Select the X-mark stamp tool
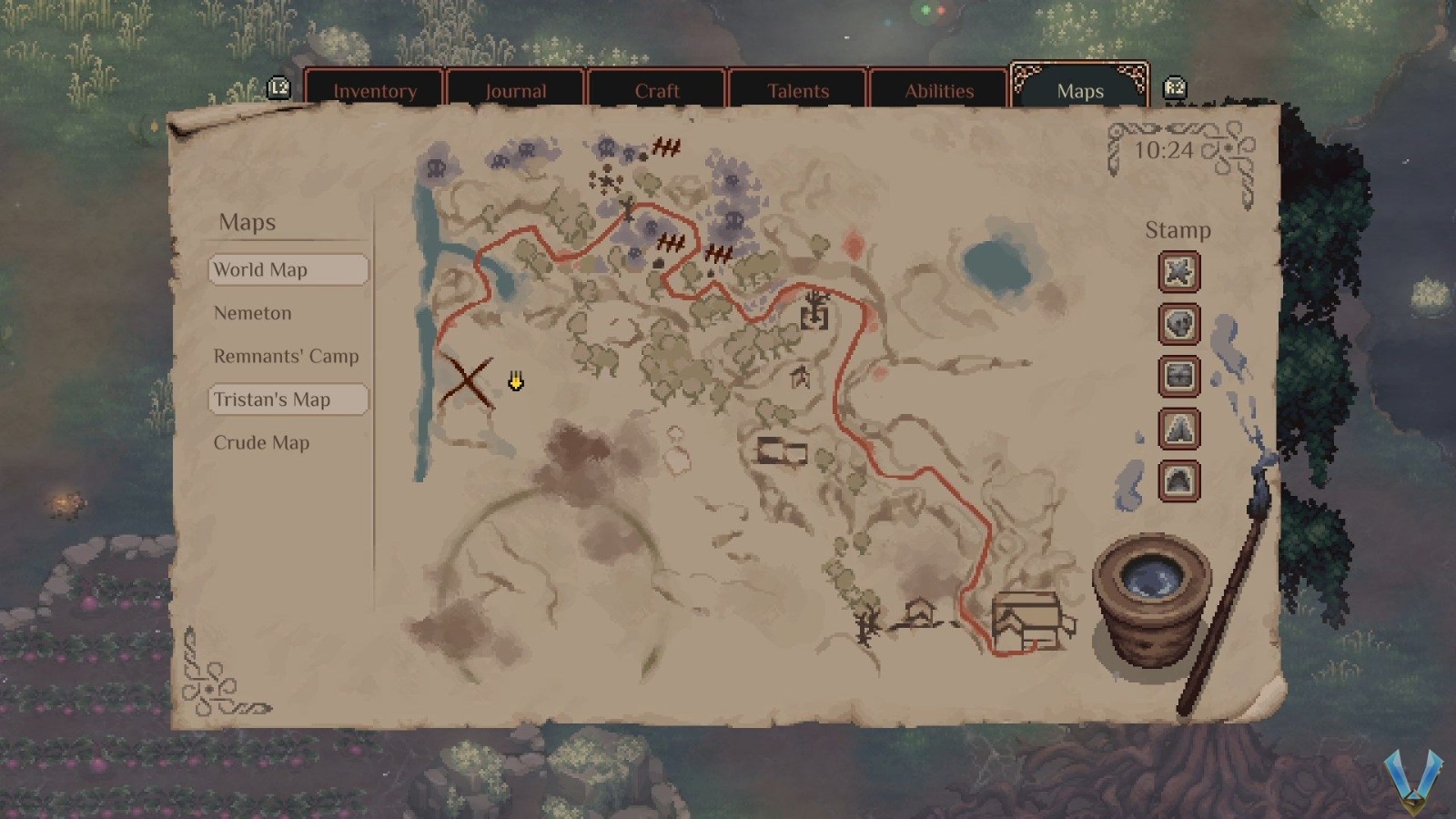Screen dimensions: 1456x819 click(x=1178, y=272)
